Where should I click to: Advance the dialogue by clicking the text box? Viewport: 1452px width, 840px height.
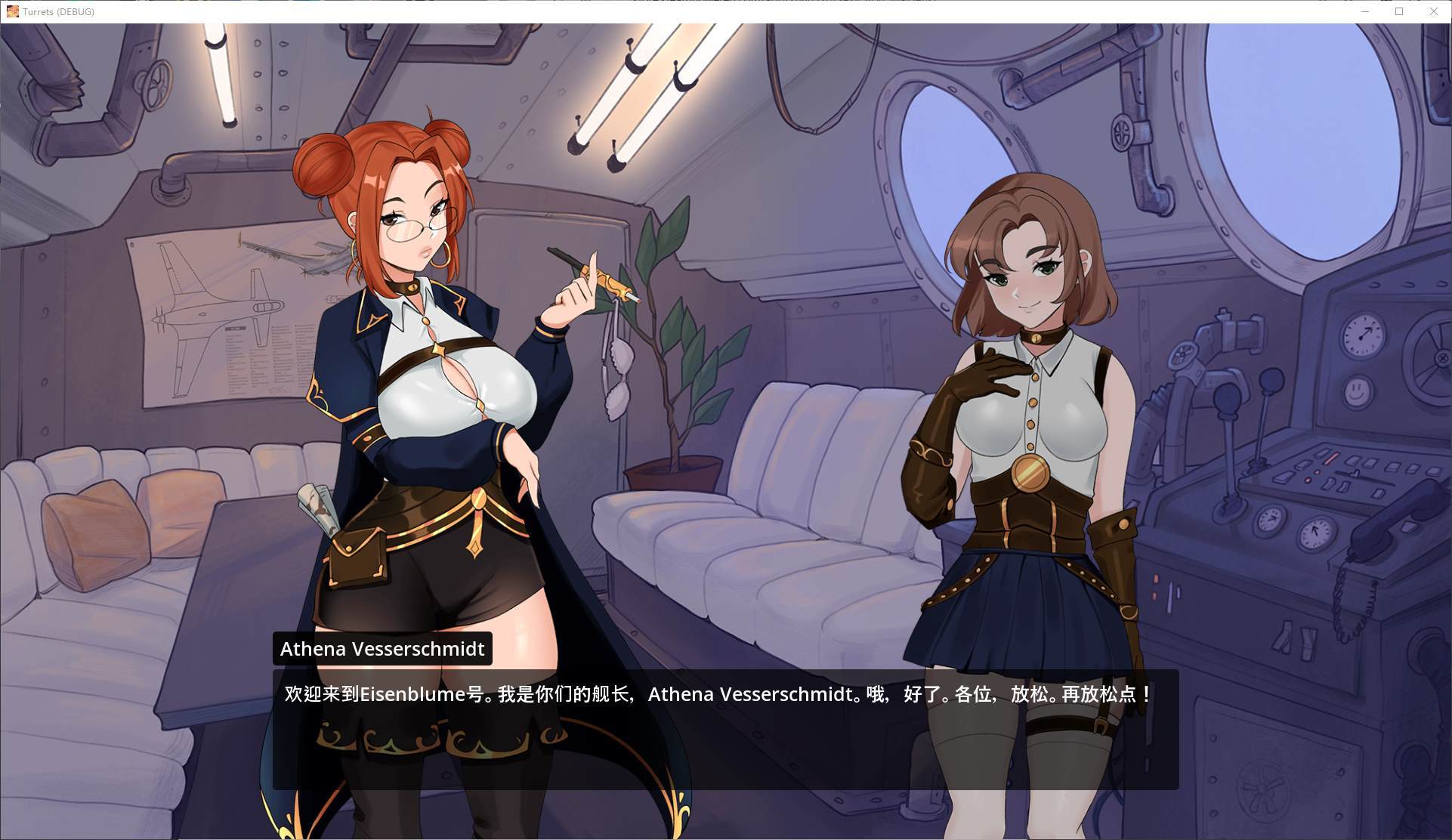tap(725, 729)
